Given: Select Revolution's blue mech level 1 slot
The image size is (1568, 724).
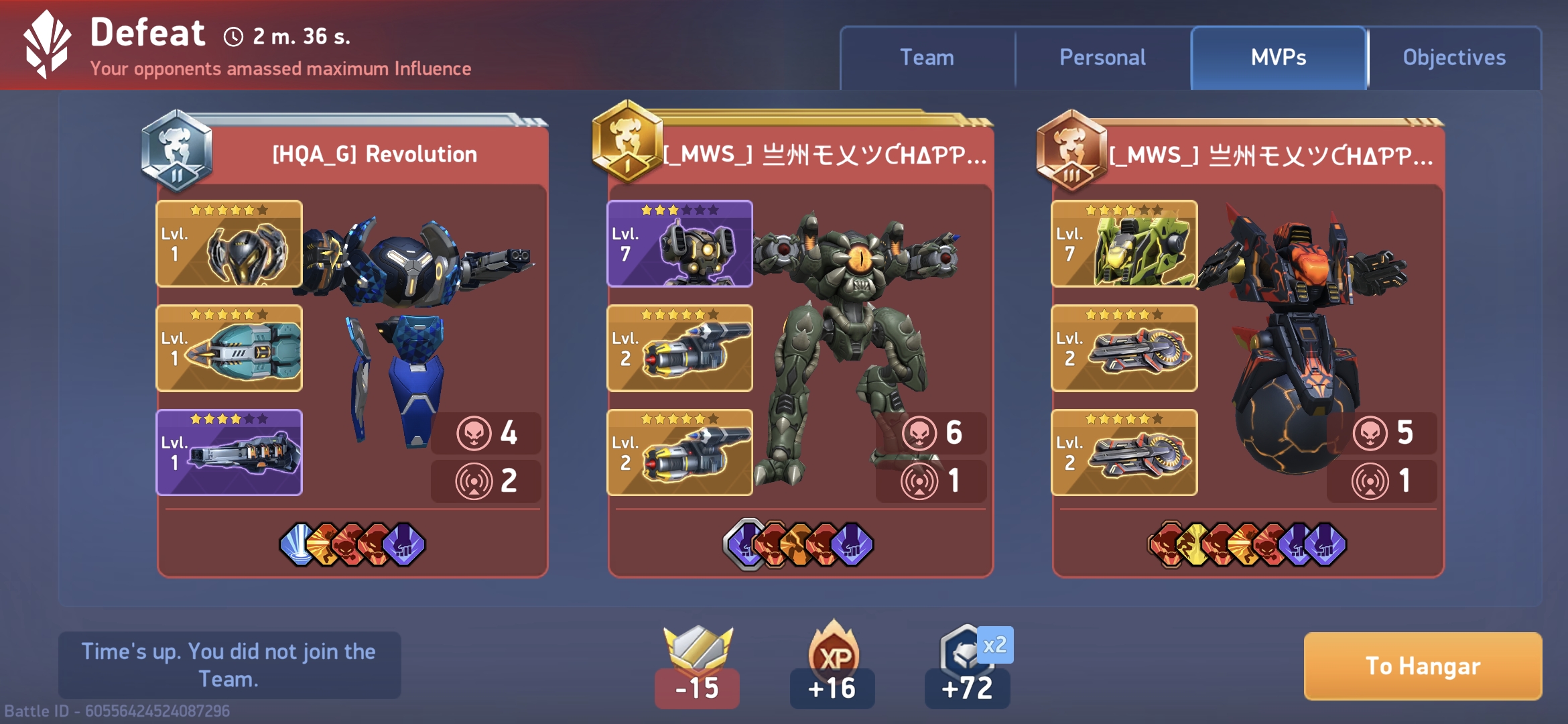Looking at the screenshot, I should tap(229, 244).
